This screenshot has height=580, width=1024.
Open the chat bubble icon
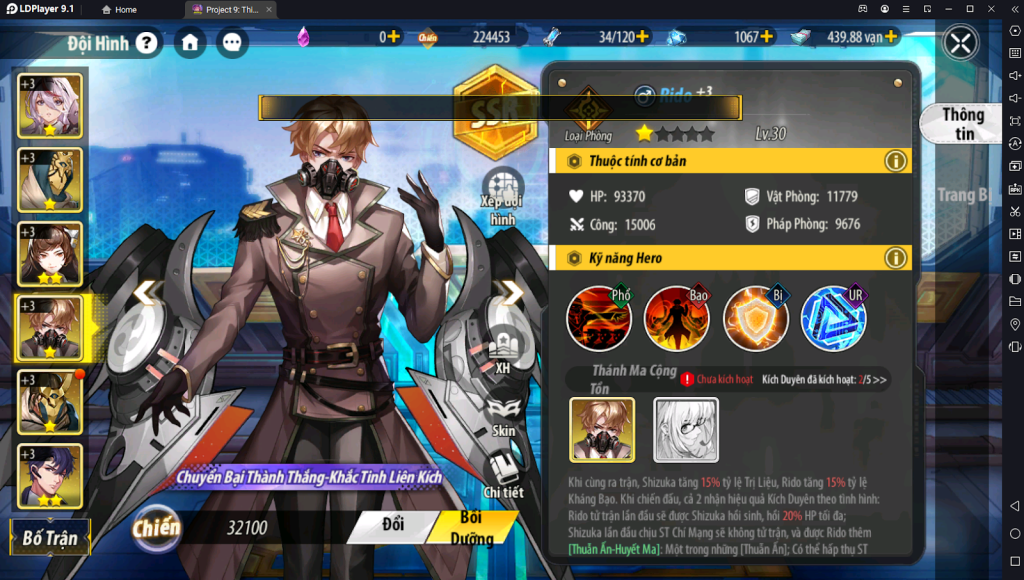[233, 43]
